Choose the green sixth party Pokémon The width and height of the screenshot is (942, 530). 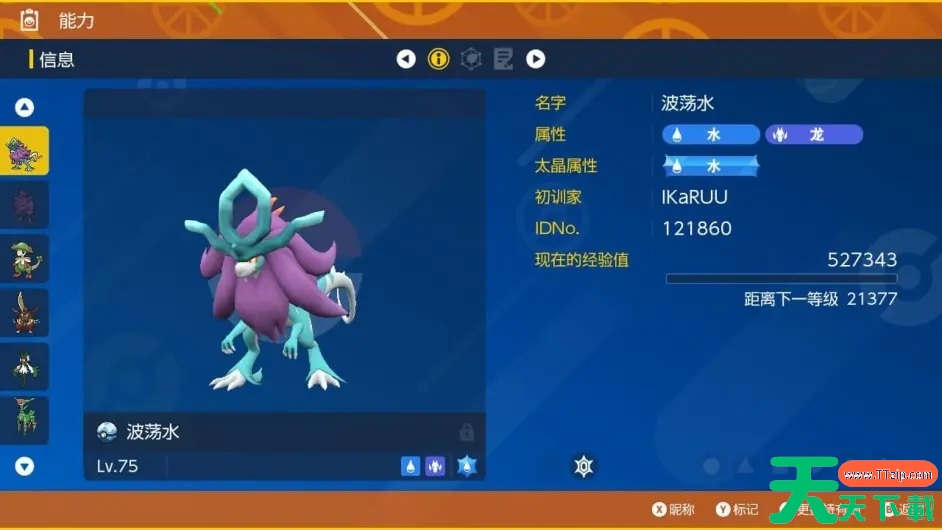coord(24,420)
